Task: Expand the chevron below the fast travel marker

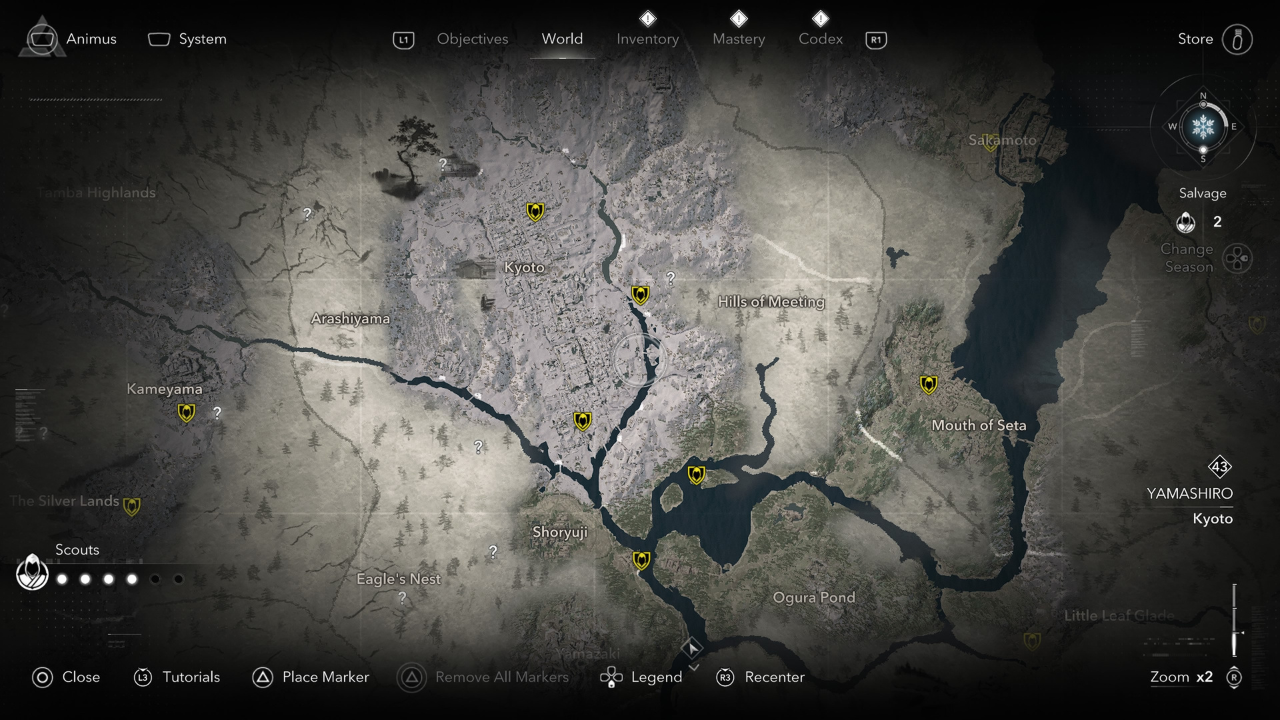Action: (693, 665)
